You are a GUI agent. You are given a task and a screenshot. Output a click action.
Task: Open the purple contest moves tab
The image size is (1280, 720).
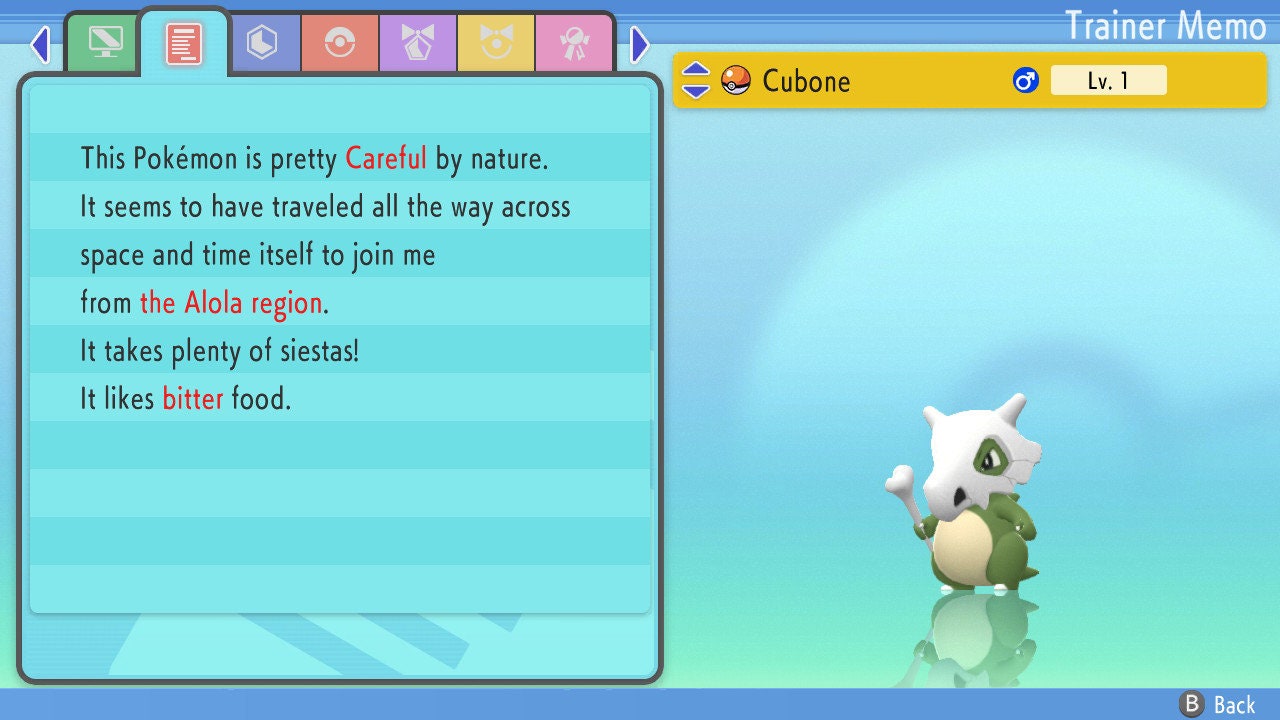[418, 43]
